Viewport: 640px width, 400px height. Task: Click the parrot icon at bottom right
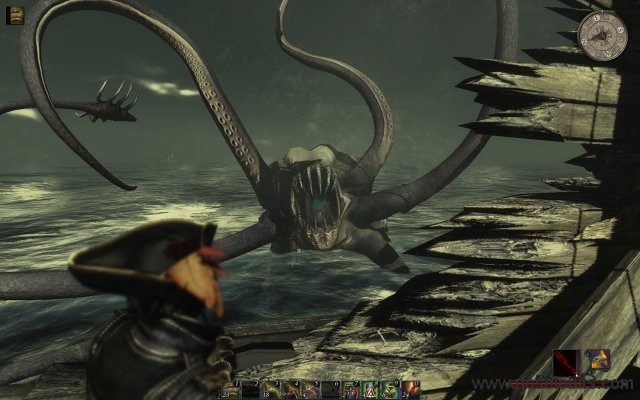click(x=598, y=364)
